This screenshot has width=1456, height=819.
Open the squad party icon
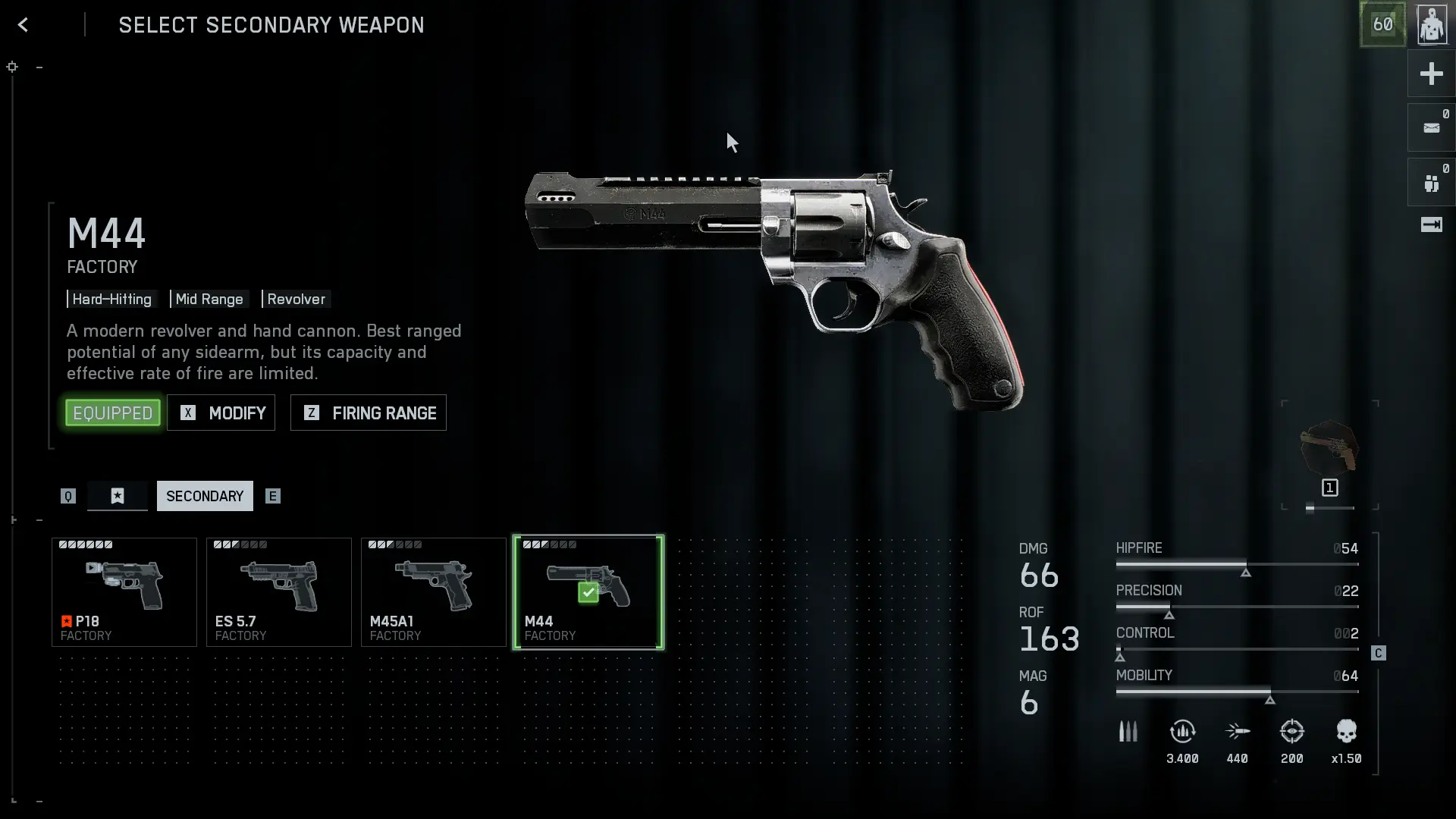pos(1431,183)
